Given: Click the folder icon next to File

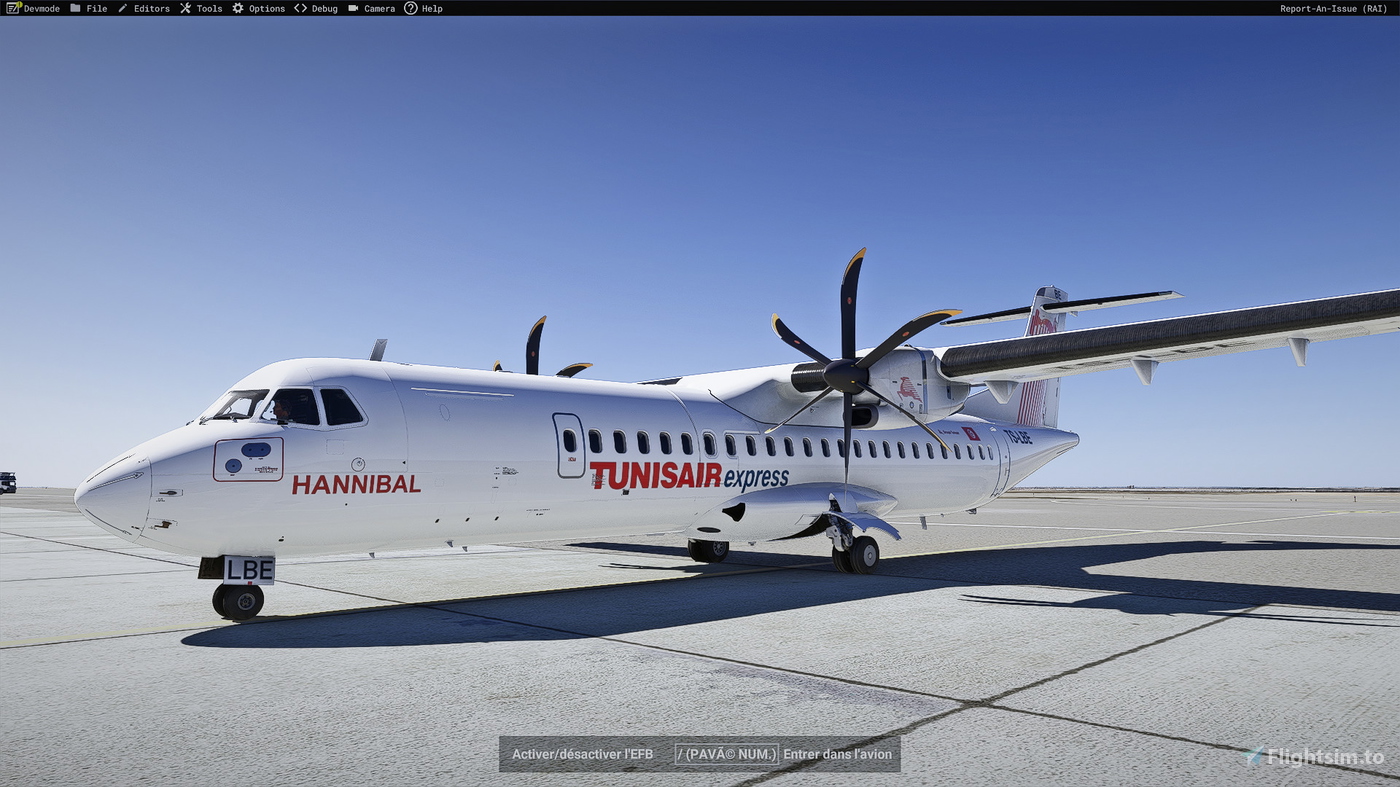Looking at the screenshot, I should coord(76,8).
